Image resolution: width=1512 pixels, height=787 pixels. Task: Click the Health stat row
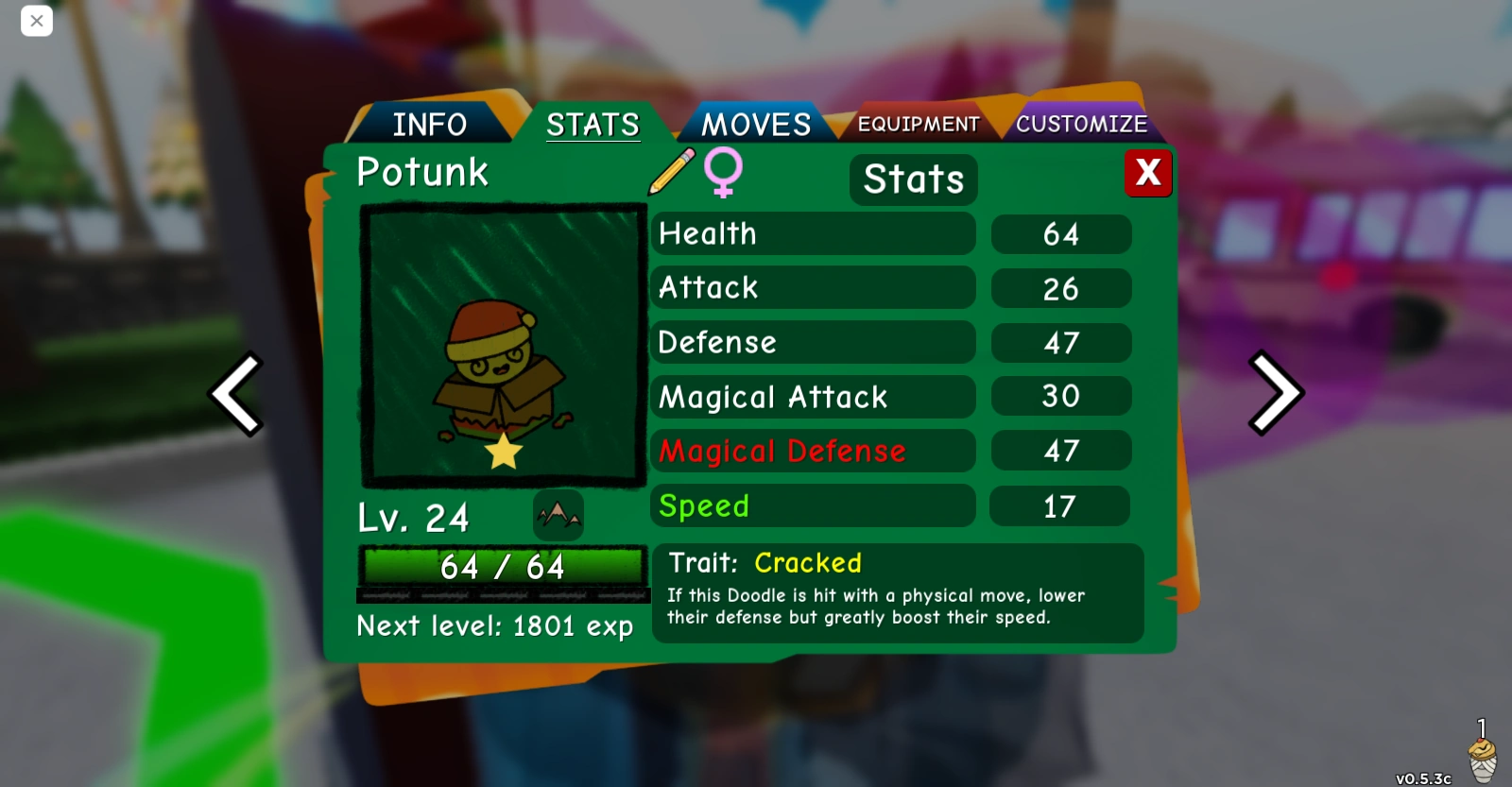(x=813, y=233)
